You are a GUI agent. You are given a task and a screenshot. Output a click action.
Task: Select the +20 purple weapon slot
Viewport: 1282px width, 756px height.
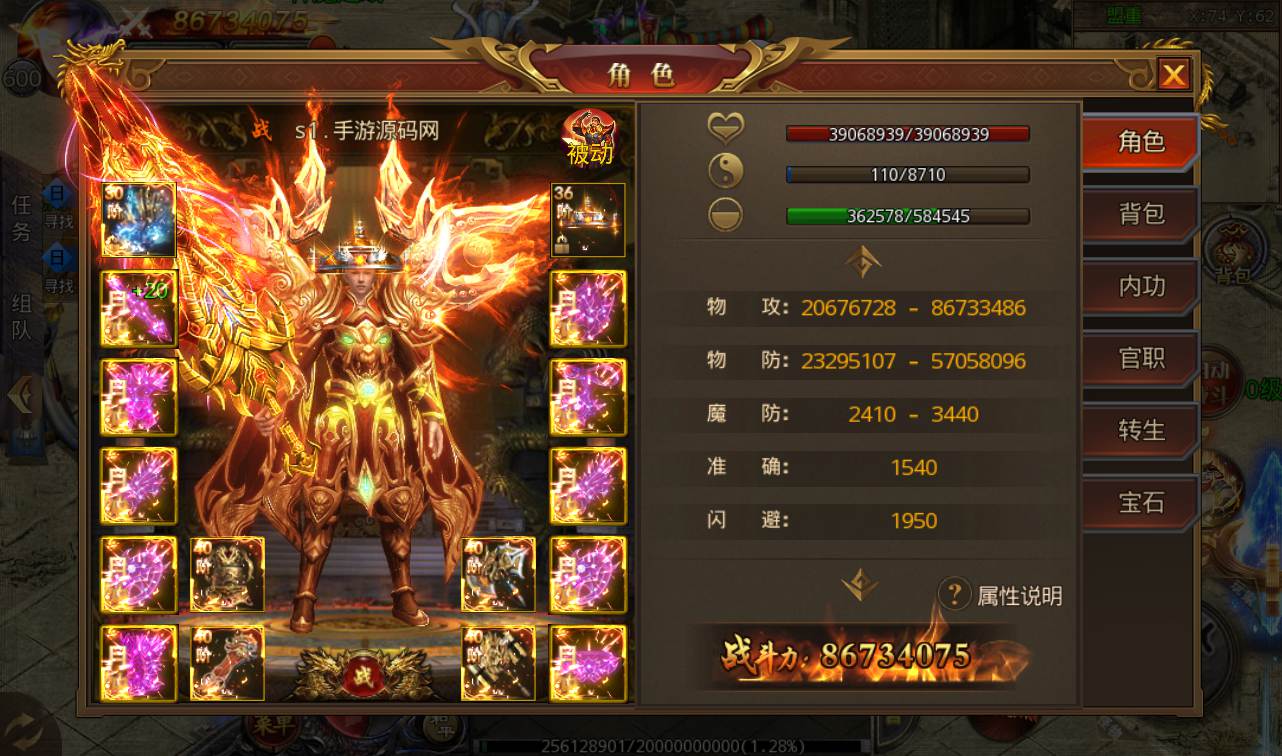click(139, 309)
